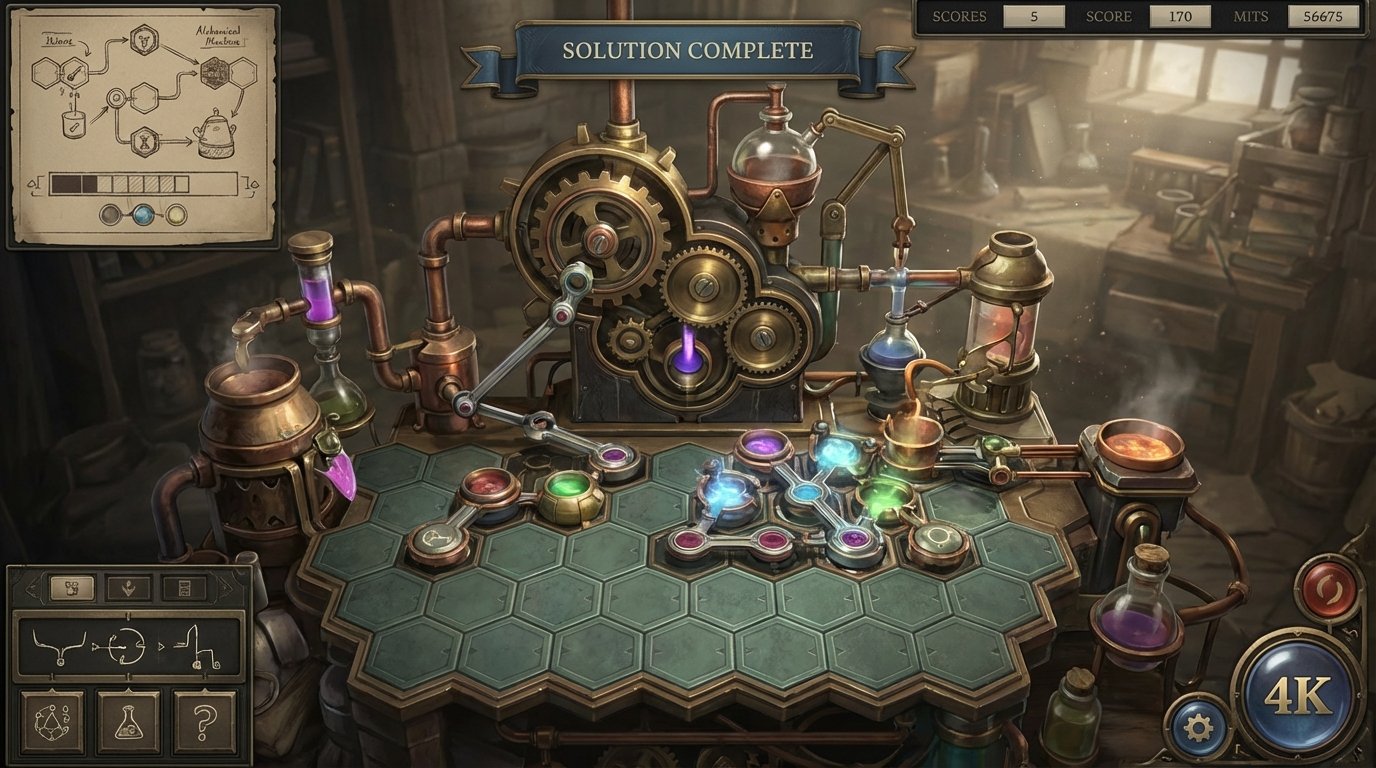
Task: Click the circular glyph in the formula strip
Action: [x=125, y=644]
